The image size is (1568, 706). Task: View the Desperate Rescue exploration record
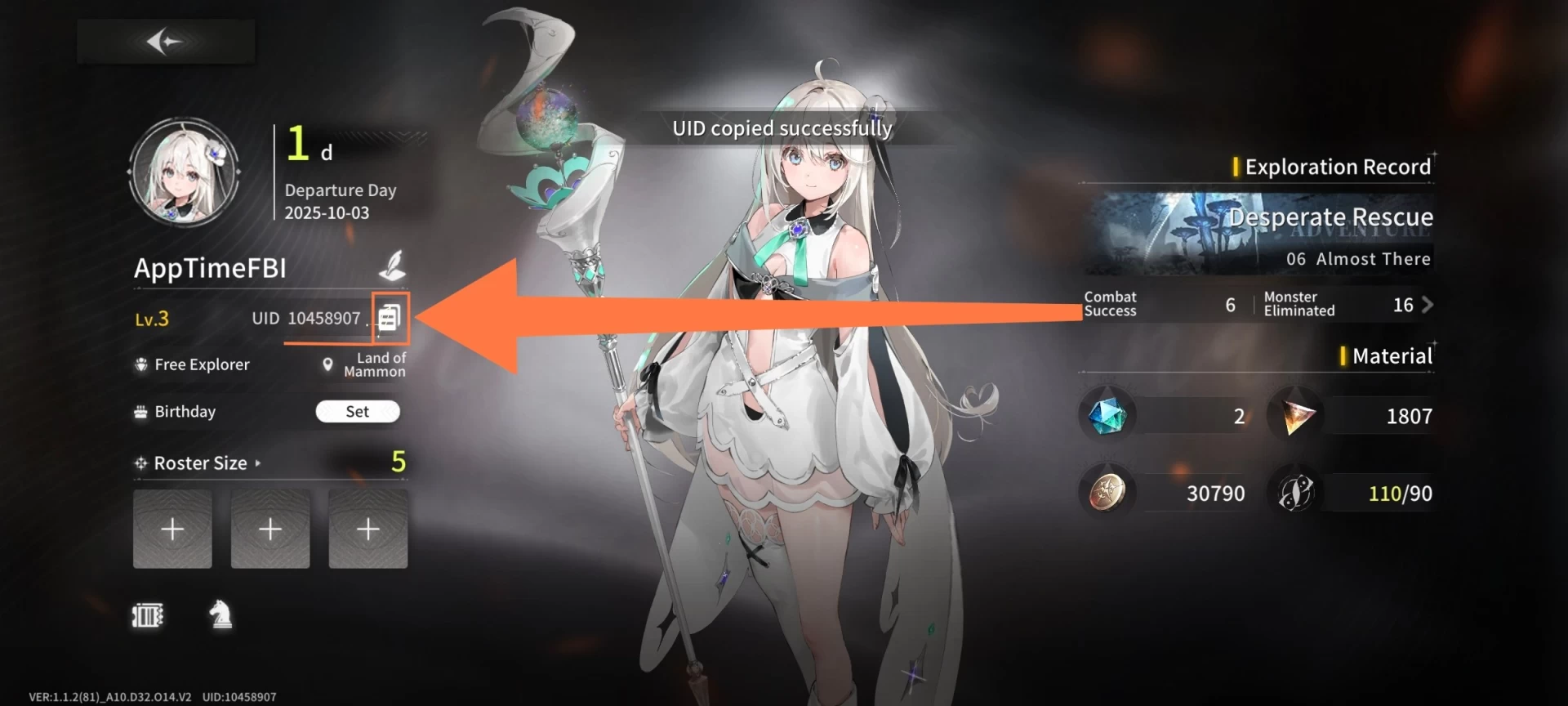click(x=1258, y=233)
